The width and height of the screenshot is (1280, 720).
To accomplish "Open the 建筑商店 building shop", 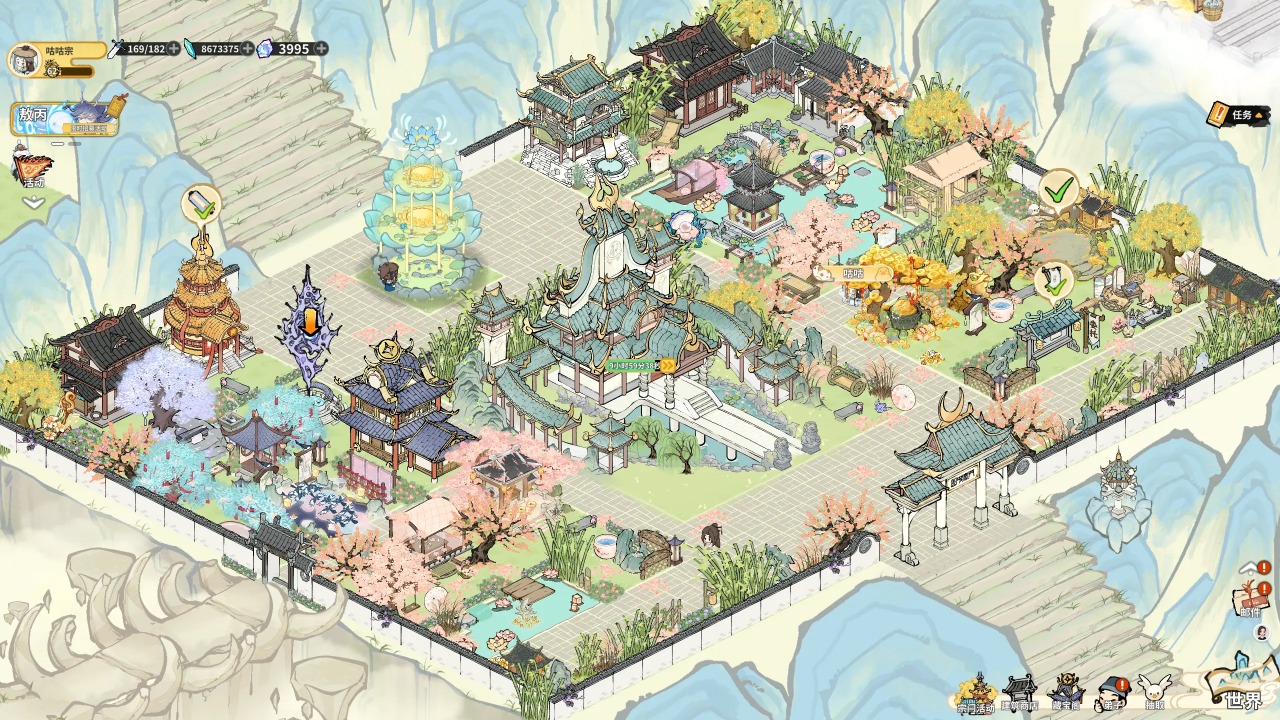I will [x=1019, y=692].
